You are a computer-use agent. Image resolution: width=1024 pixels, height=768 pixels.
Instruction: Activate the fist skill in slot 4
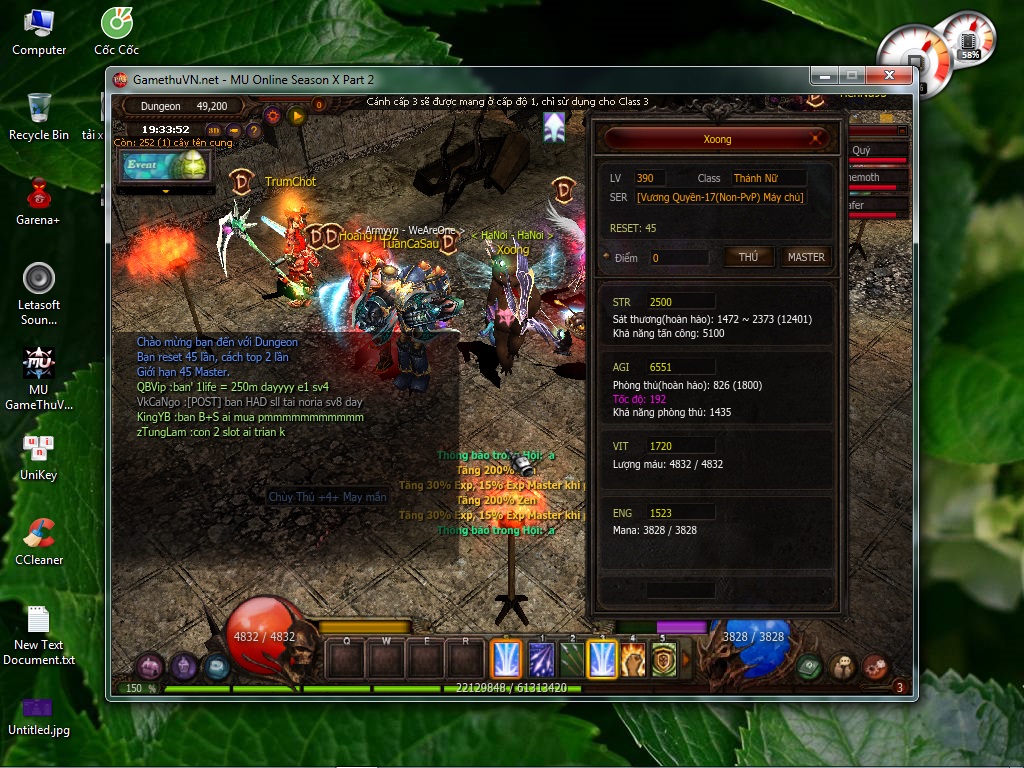634,660
